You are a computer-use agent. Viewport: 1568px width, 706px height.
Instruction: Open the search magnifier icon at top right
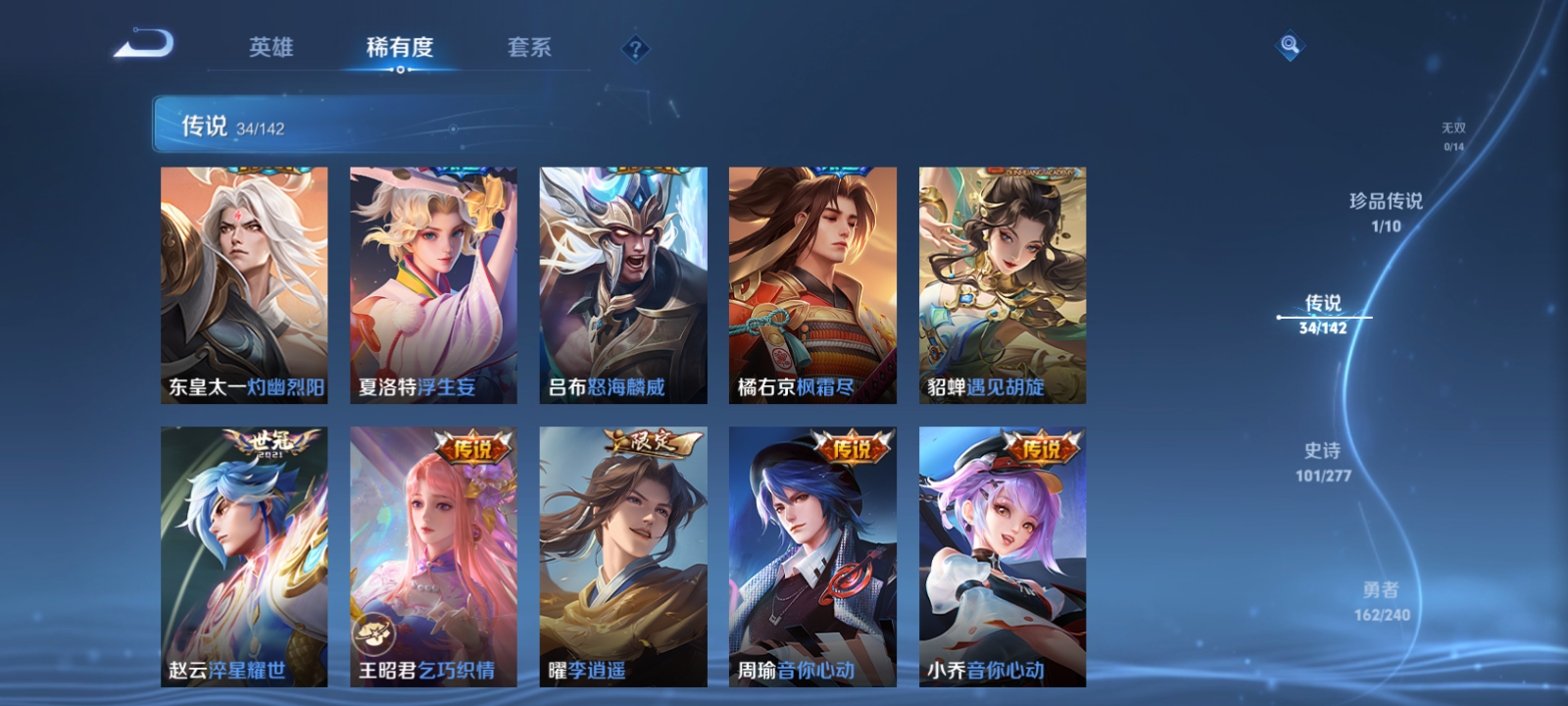(x=1289, y=43)
